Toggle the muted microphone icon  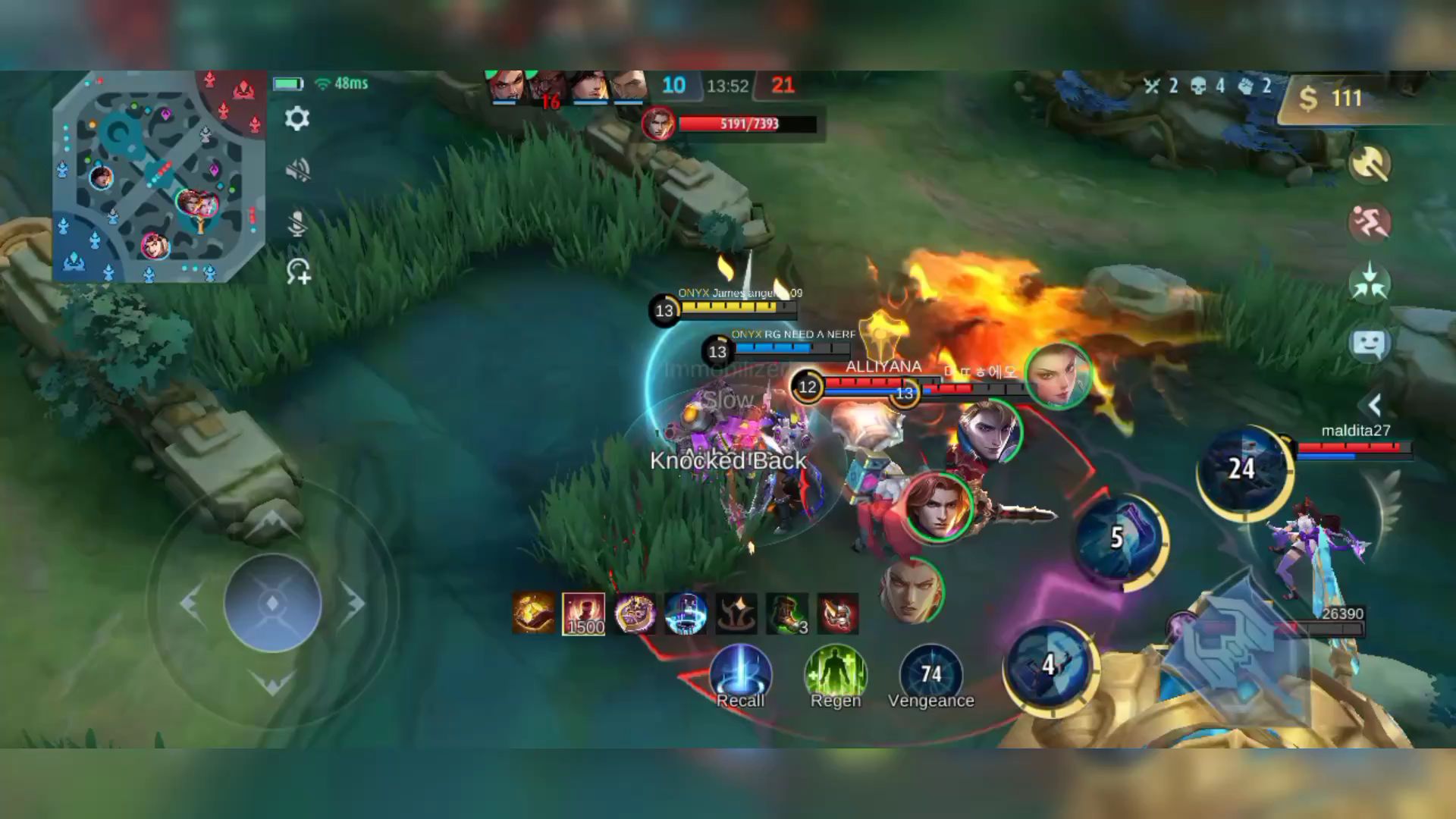pyautogui.click(x=297, y=223)
